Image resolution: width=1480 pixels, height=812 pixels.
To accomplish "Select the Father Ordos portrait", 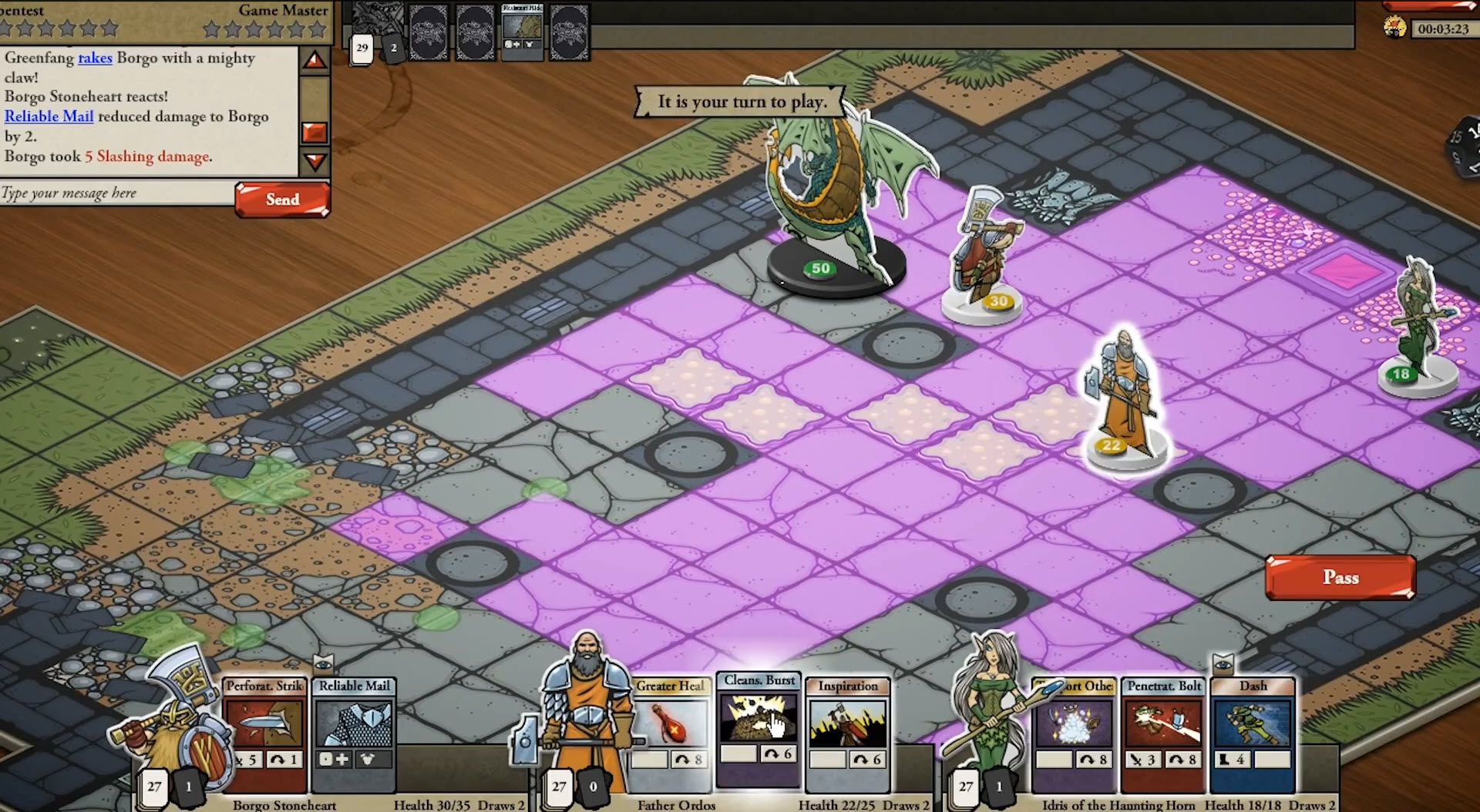I will [x=586, y=709].
